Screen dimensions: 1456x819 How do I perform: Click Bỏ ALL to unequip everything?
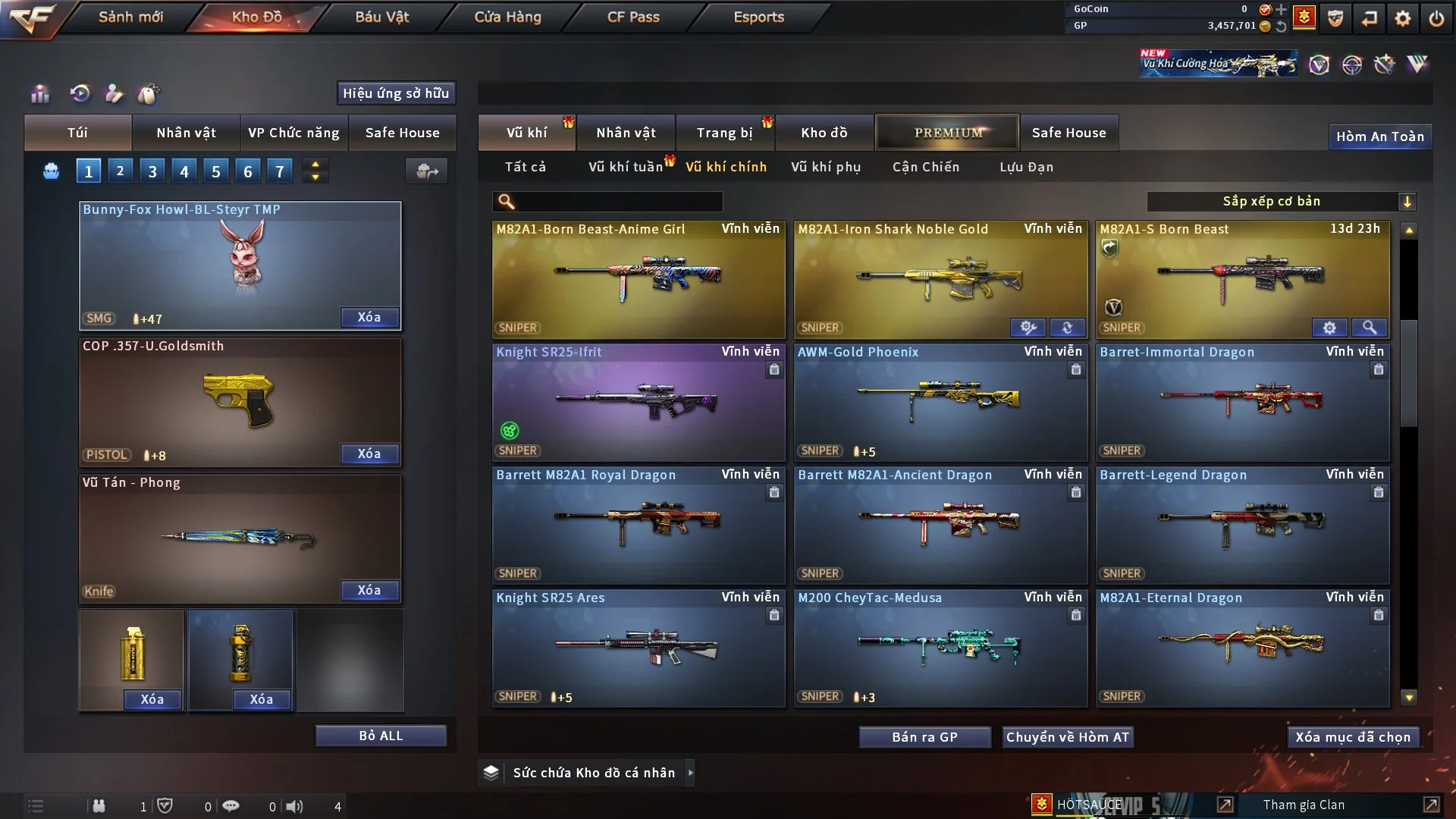point(381,736)
